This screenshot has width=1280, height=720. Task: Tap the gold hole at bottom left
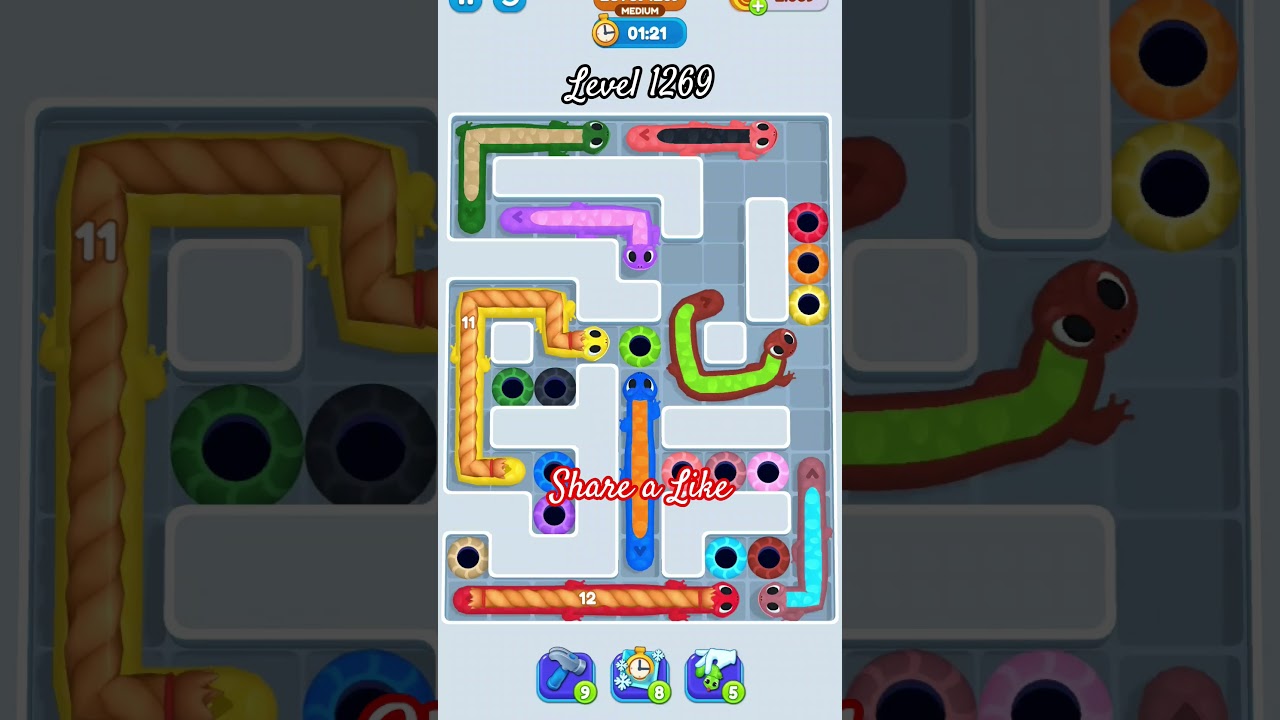coord(466,558)
